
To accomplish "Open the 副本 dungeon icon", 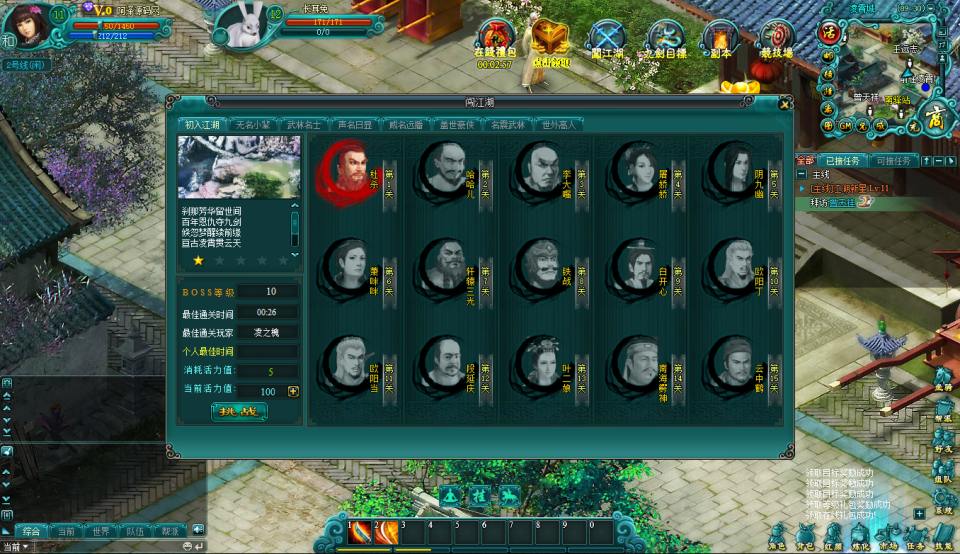I will click(x=719, y=38).
